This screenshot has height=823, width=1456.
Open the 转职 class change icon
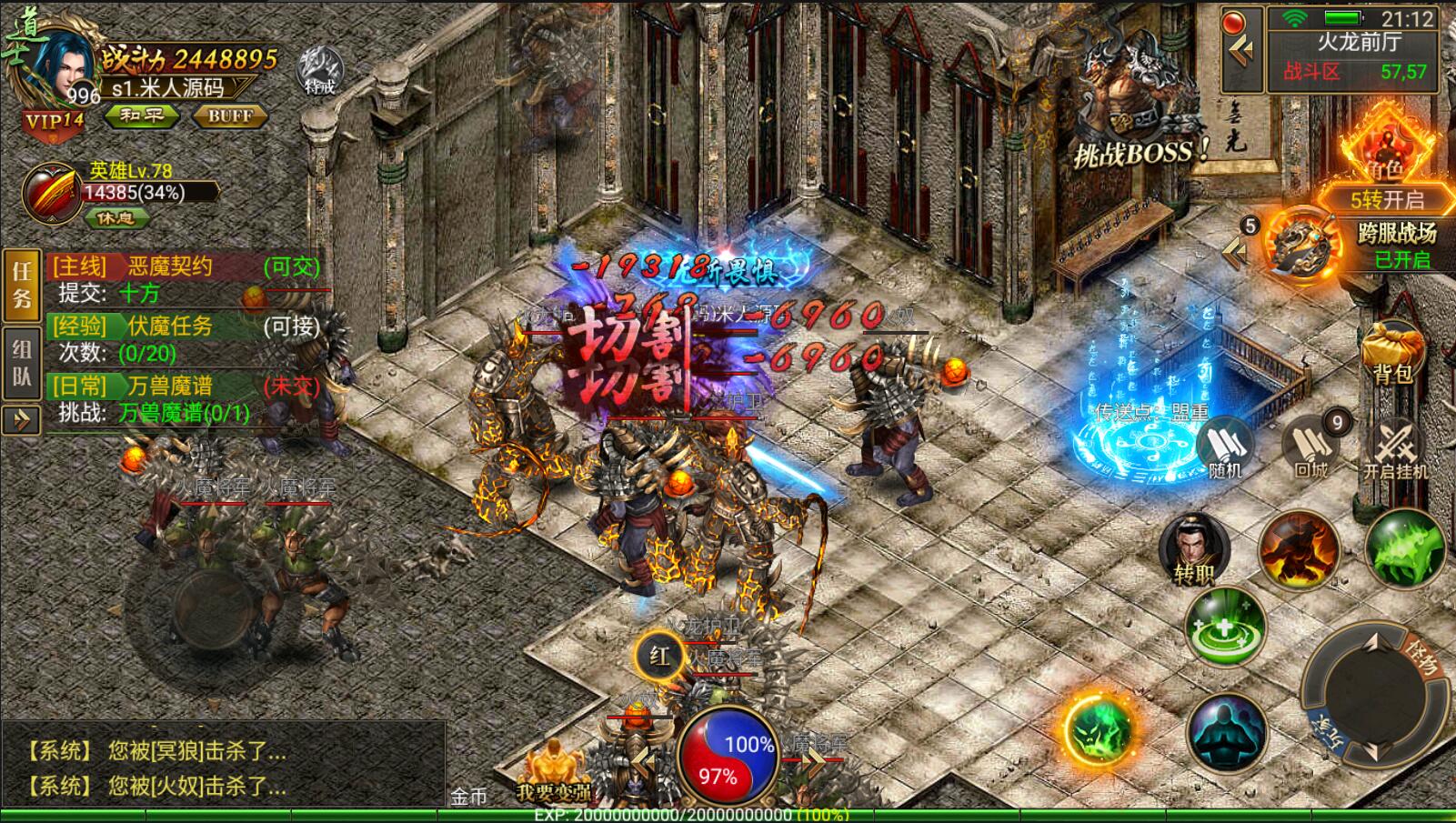point(1193,549)
